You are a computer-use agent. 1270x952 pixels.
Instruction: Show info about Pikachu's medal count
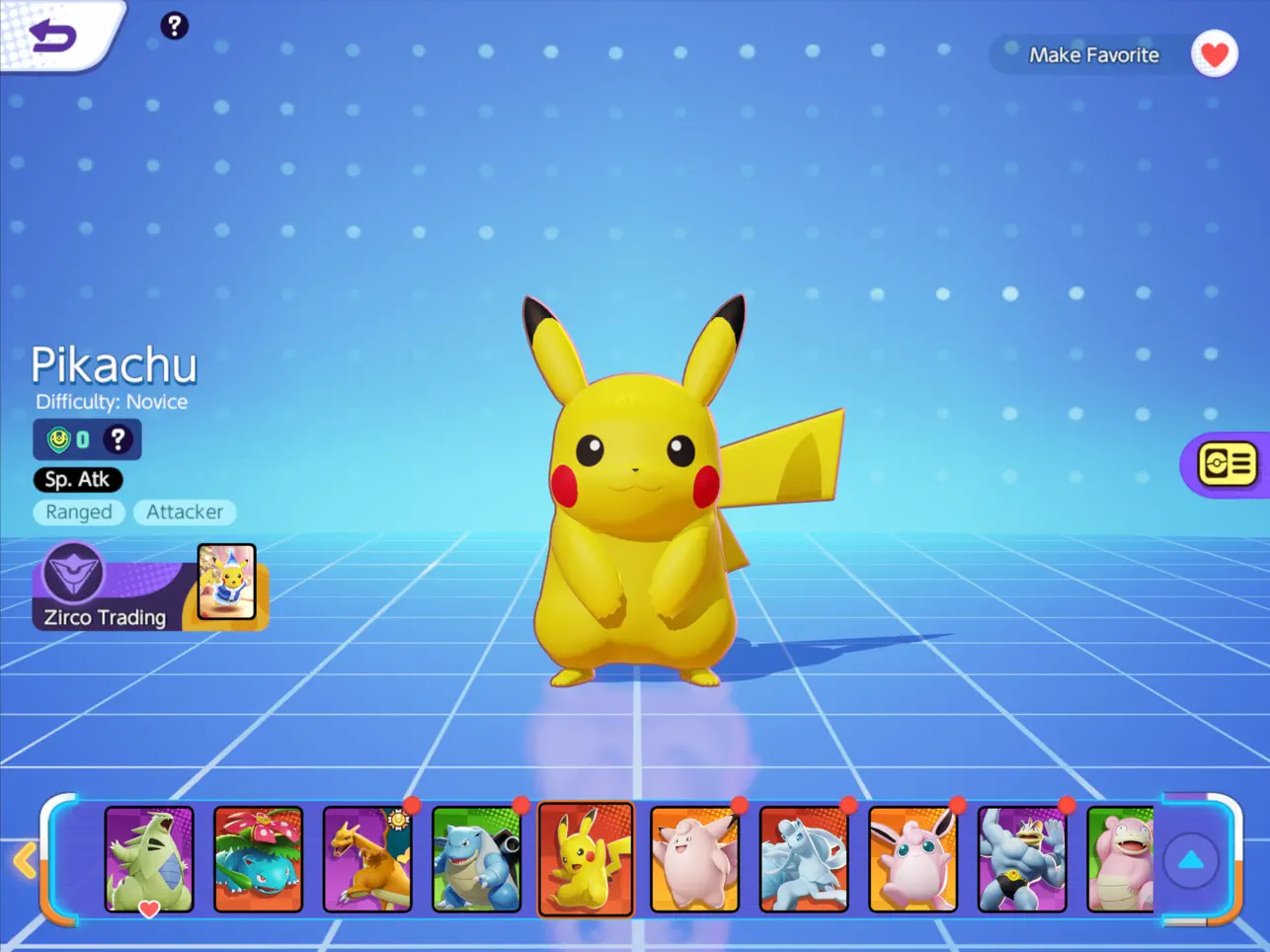click(118, 439)
